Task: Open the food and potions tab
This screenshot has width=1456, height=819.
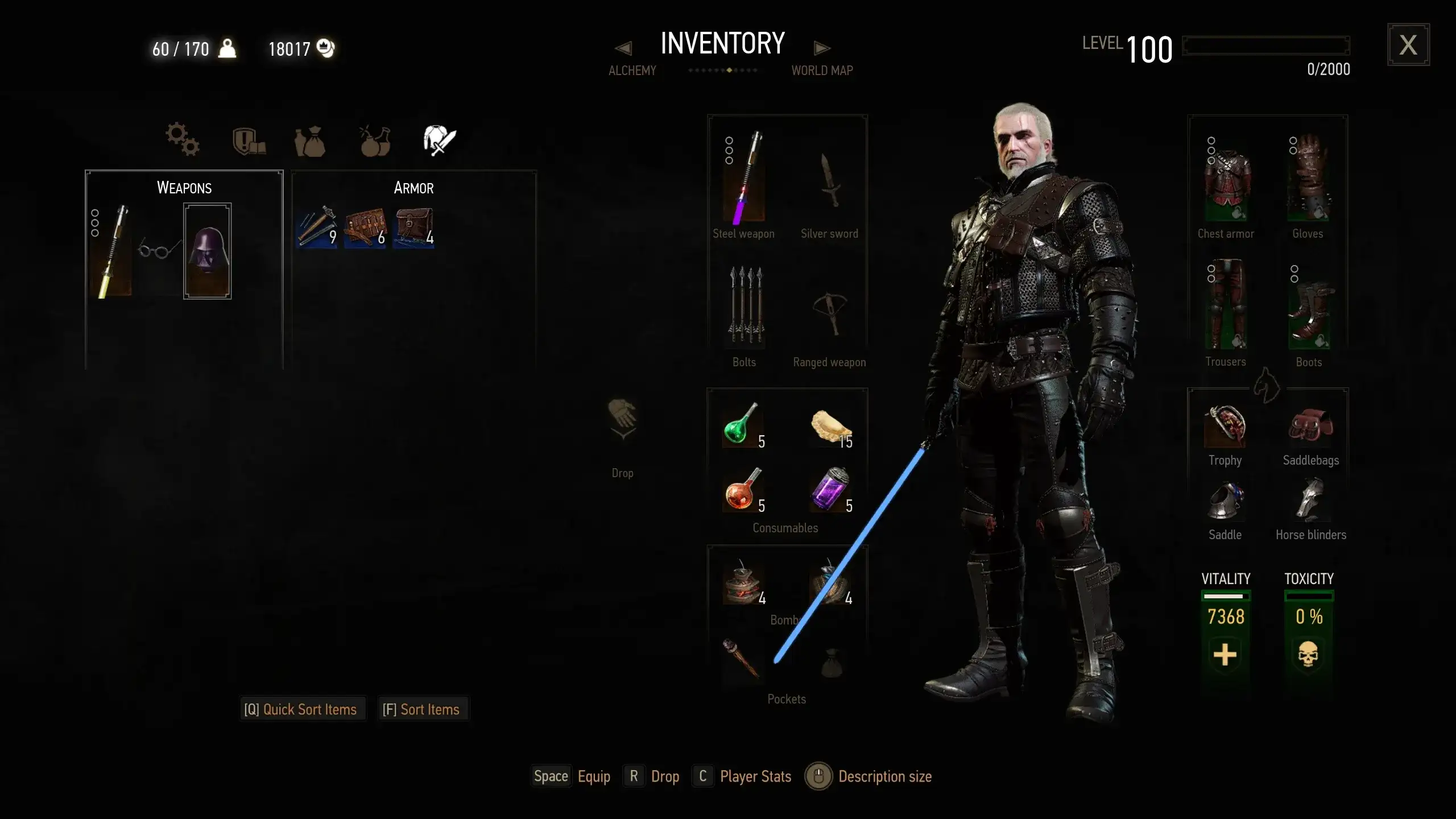Action: 375,141
